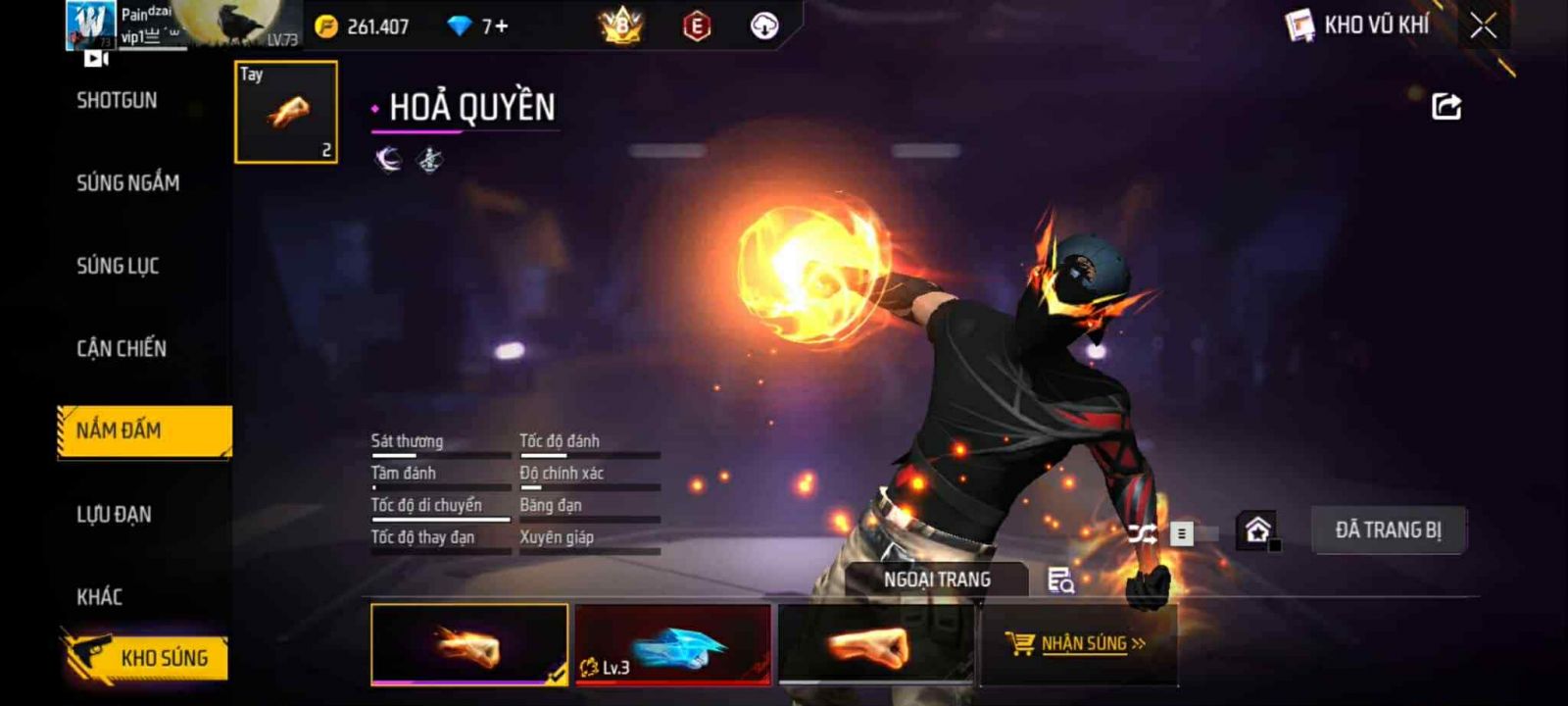Open the KHO SÚNG armory button
The height and width of the screenshot is (706, 1568).
(147, 657)
